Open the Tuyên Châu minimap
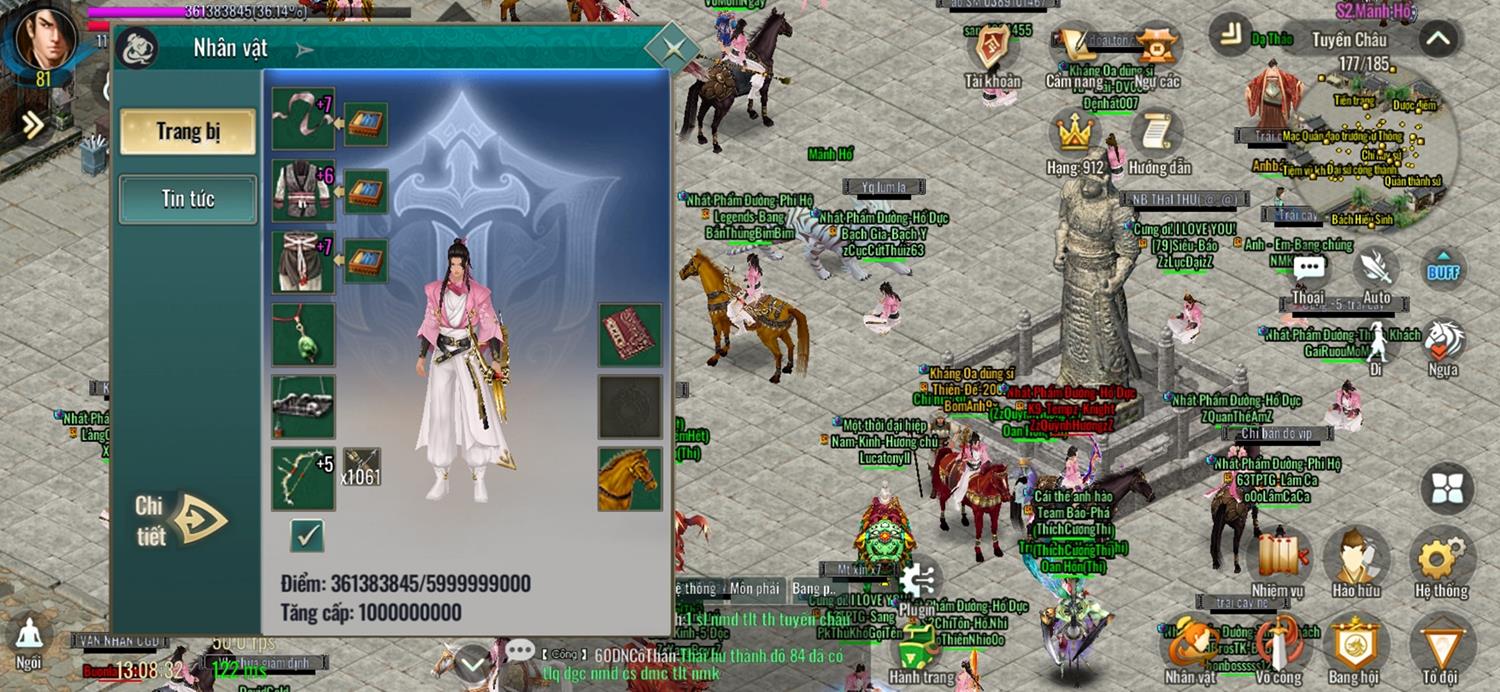The height and width of the screenshot is (692, 1500). [1378, 150]
